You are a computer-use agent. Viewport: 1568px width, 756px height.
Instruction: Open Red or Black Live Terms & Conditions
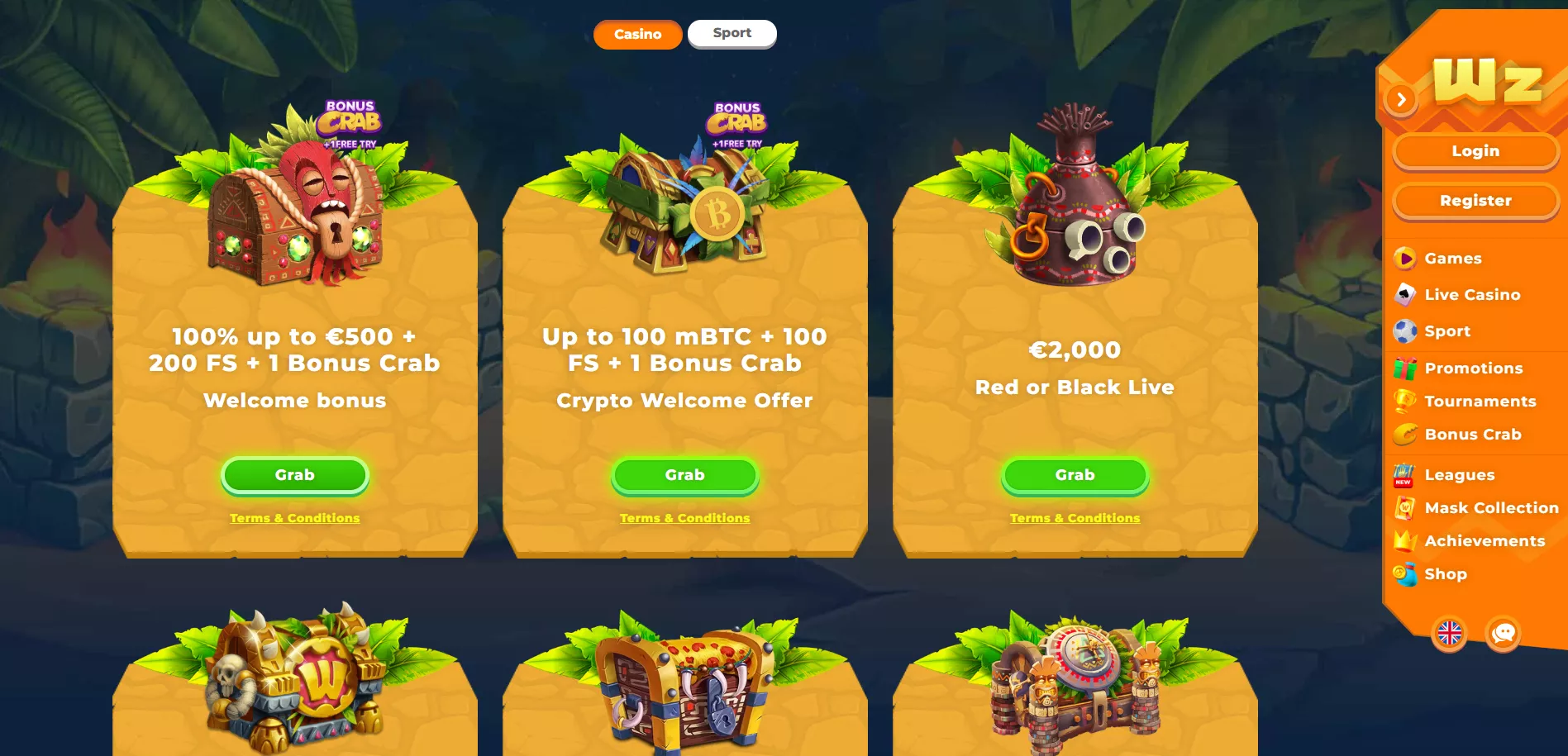1075,518
